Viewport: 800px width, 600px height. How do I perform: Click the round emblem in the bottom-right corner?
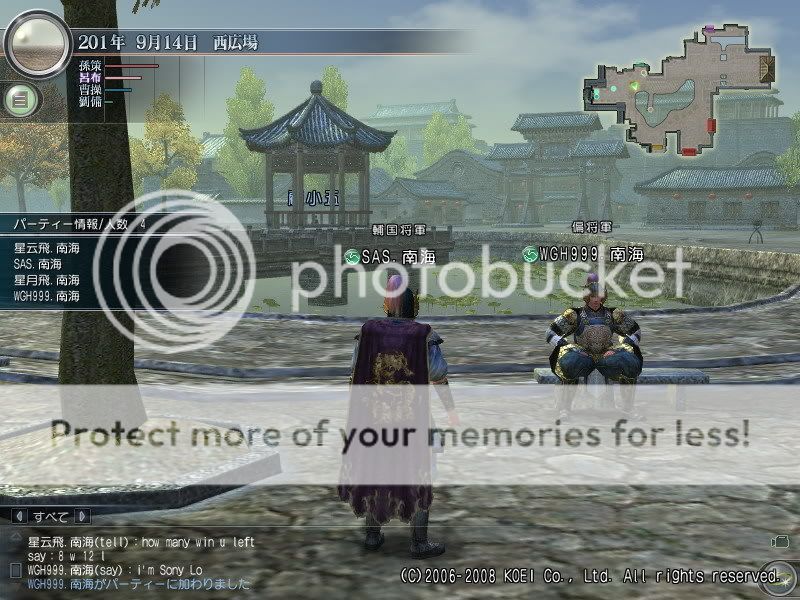coord(768,574)
